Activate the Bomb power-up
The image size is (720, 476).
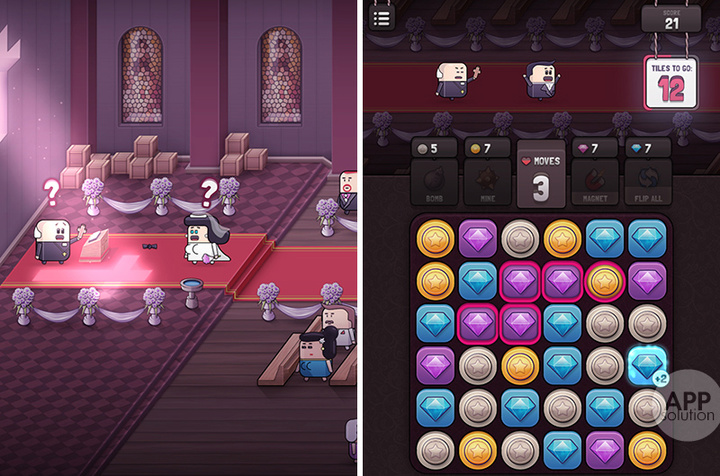435,183
